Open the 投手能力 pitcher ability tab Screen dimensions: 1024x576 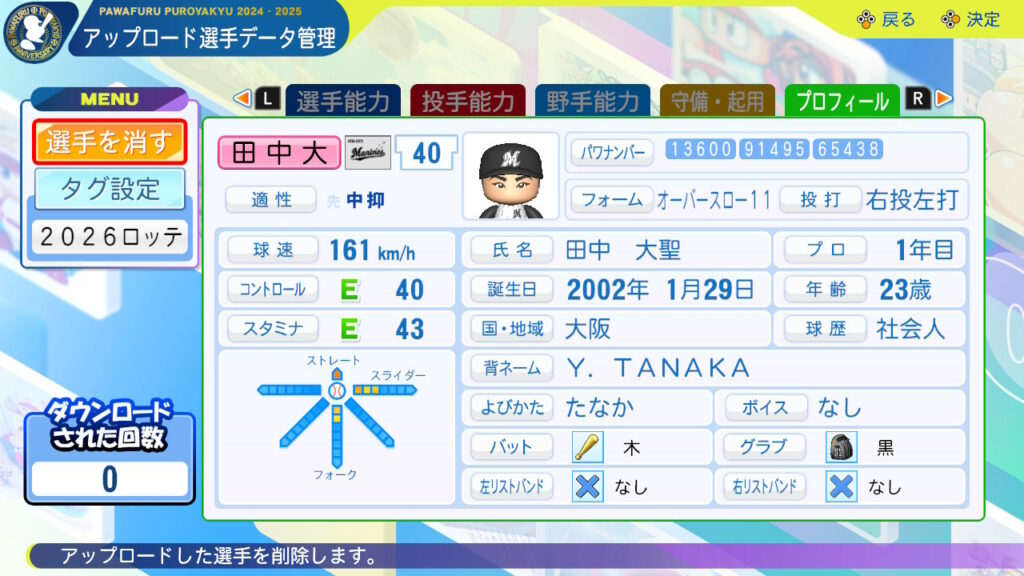[x=467, y=101]
